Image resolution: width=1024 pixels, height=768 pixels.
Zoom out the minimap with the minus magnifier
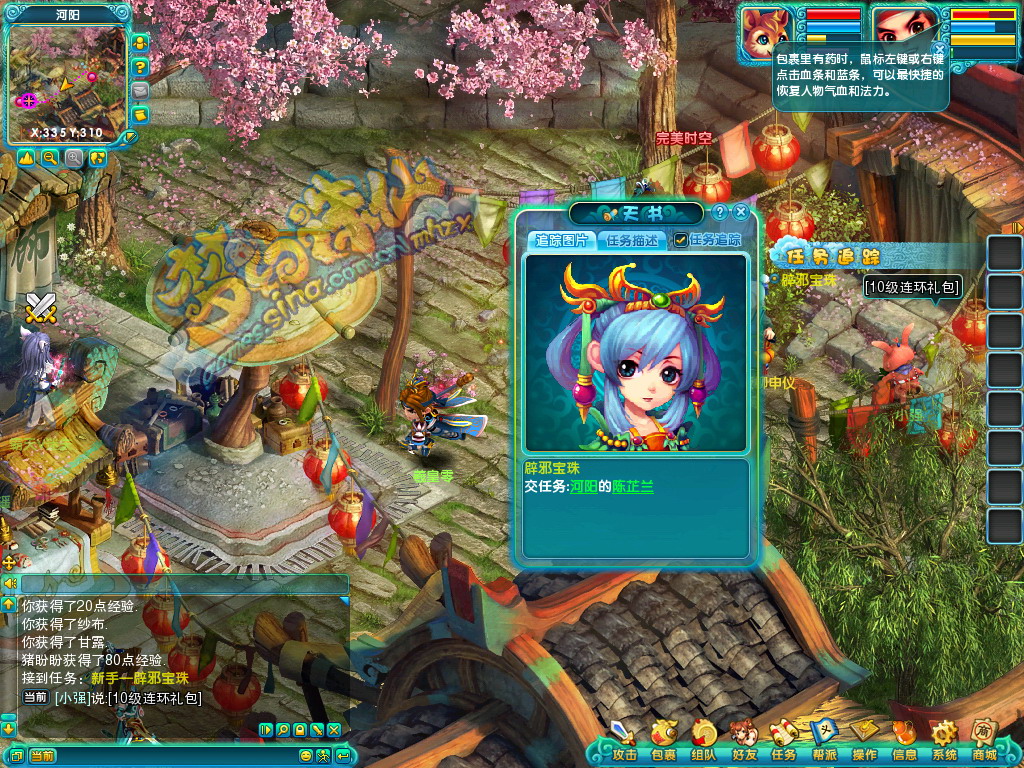(x=49, y=158)
